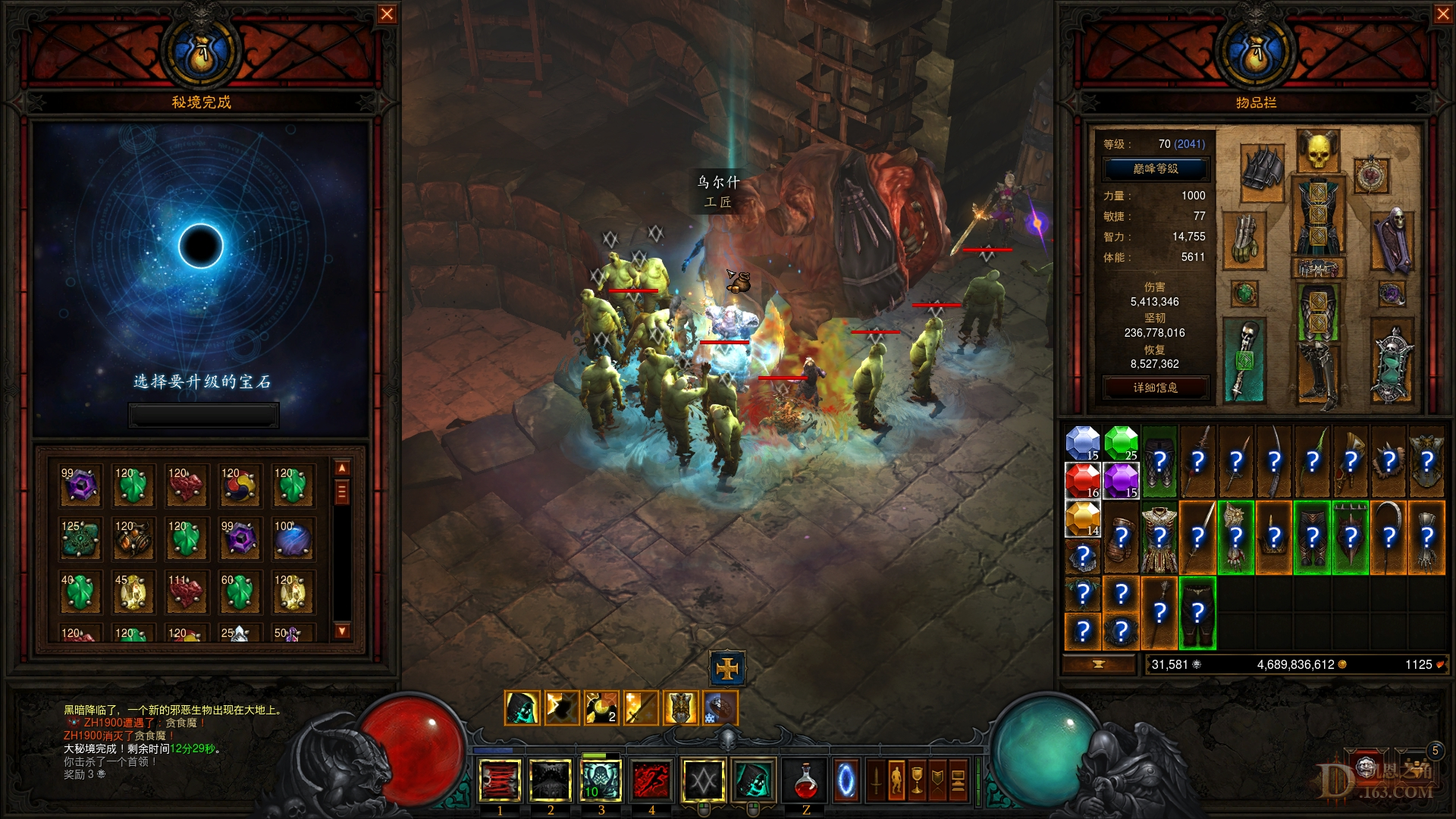The height and width of the screenshot is (819, 1456).
Task: Open the Season Journey shield icon
Action: click(937, 780)
